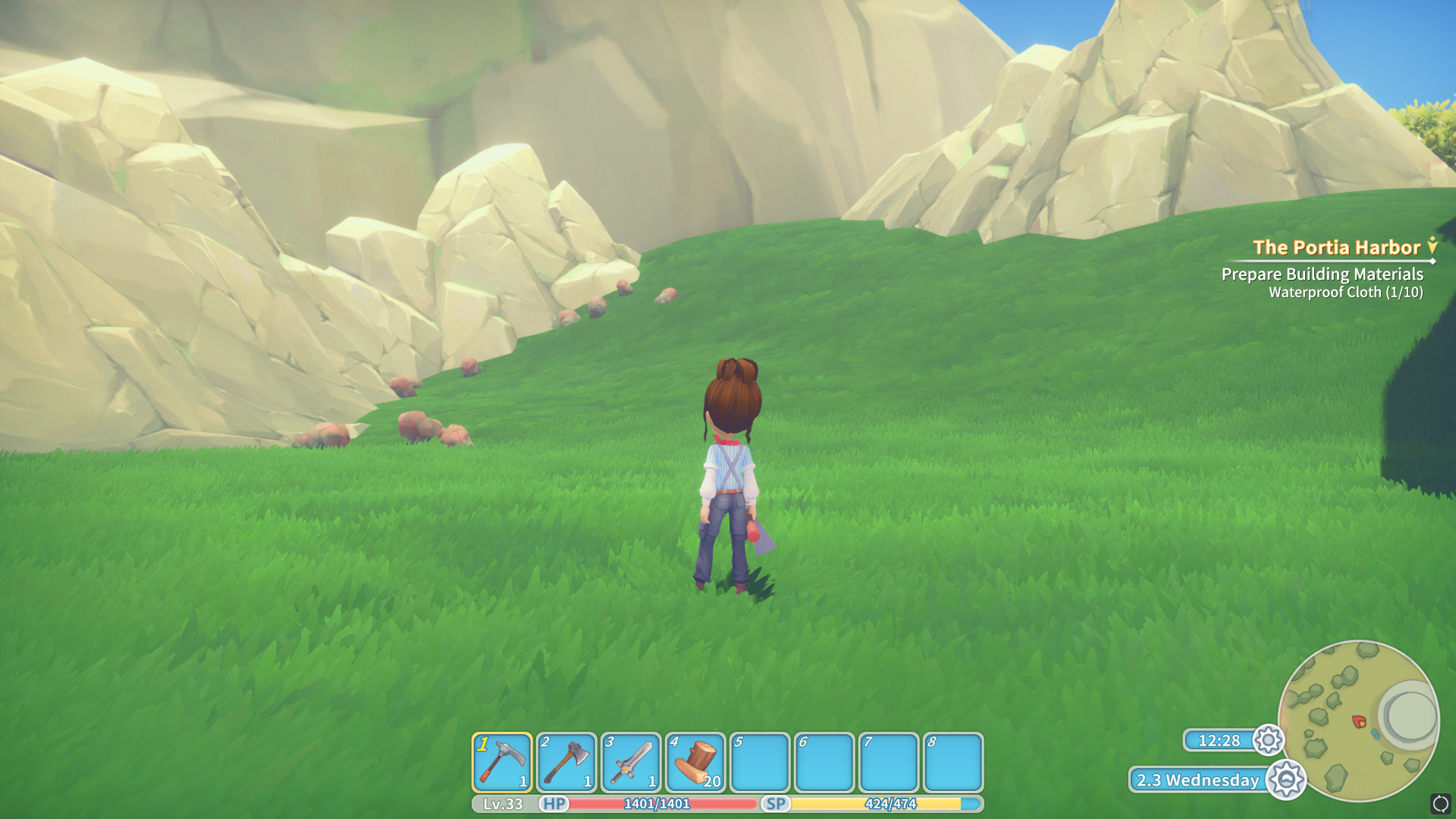Choose the sword in hotbar slot 3
This screenshot has height=819, width=1456.
pyautogui.click(x=631, y=762)
